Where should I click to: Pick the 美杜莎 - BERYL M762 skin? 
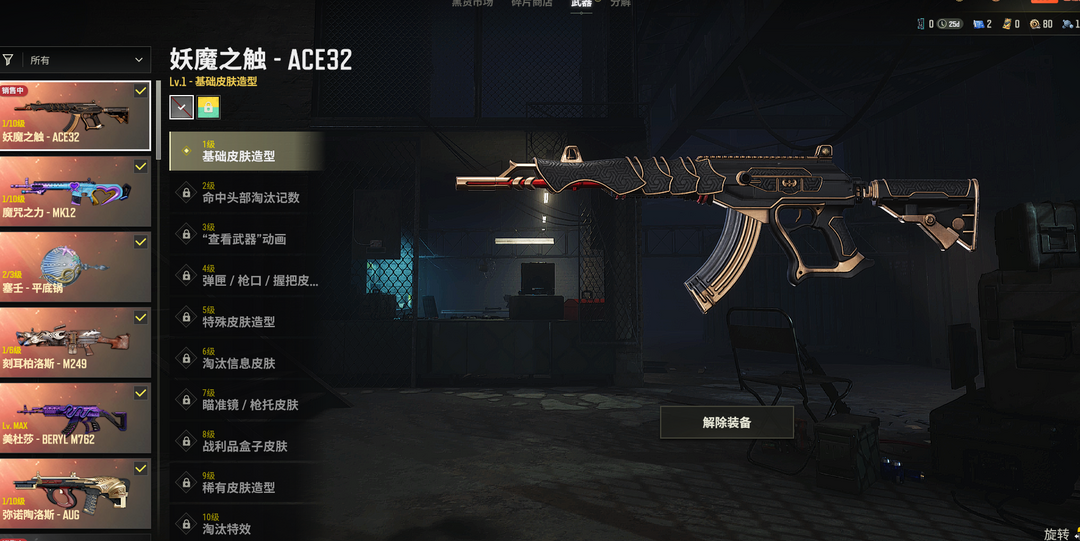(75, 418)
